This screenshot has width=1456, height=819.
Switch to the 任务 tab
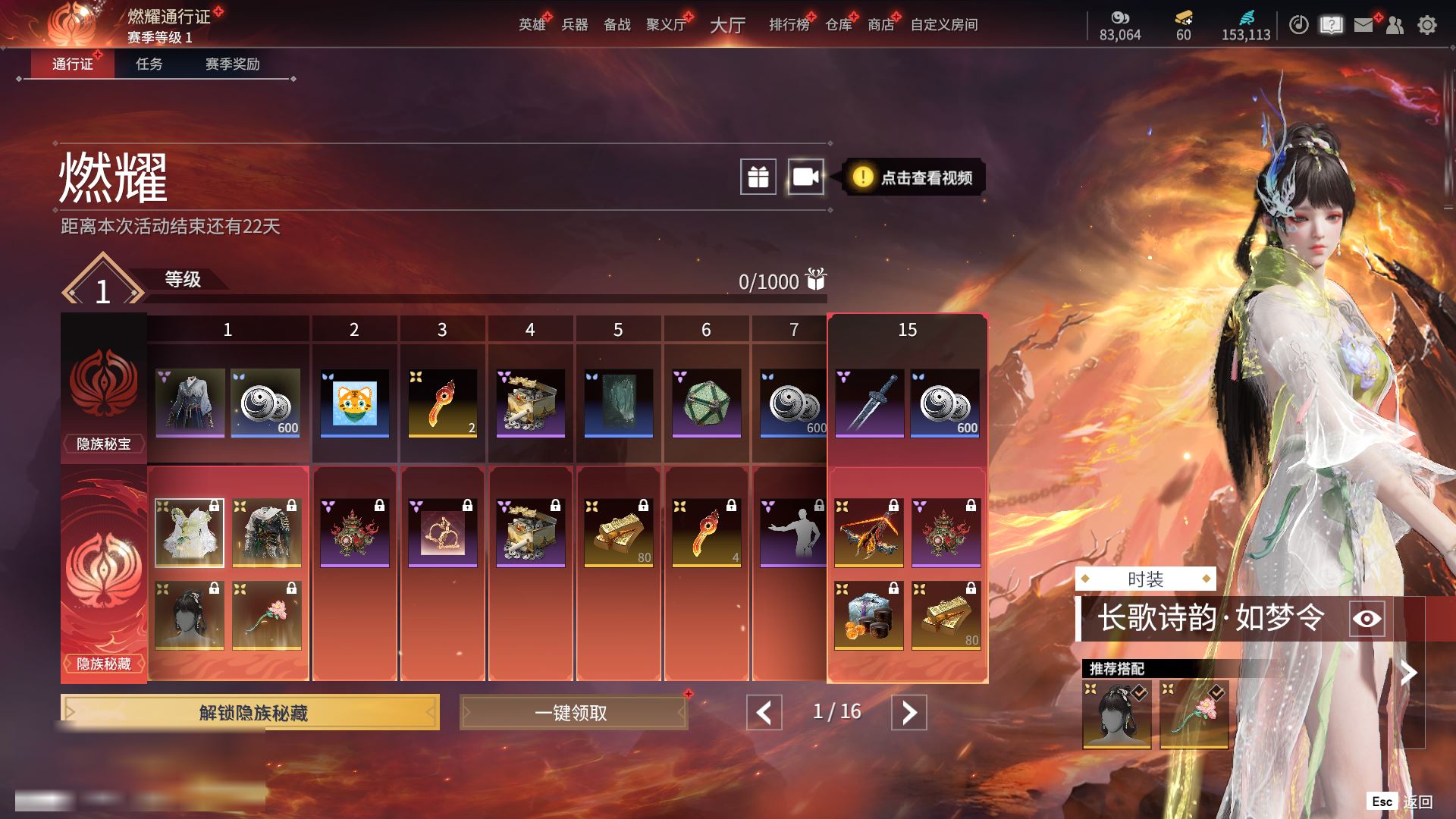[149, 64]
